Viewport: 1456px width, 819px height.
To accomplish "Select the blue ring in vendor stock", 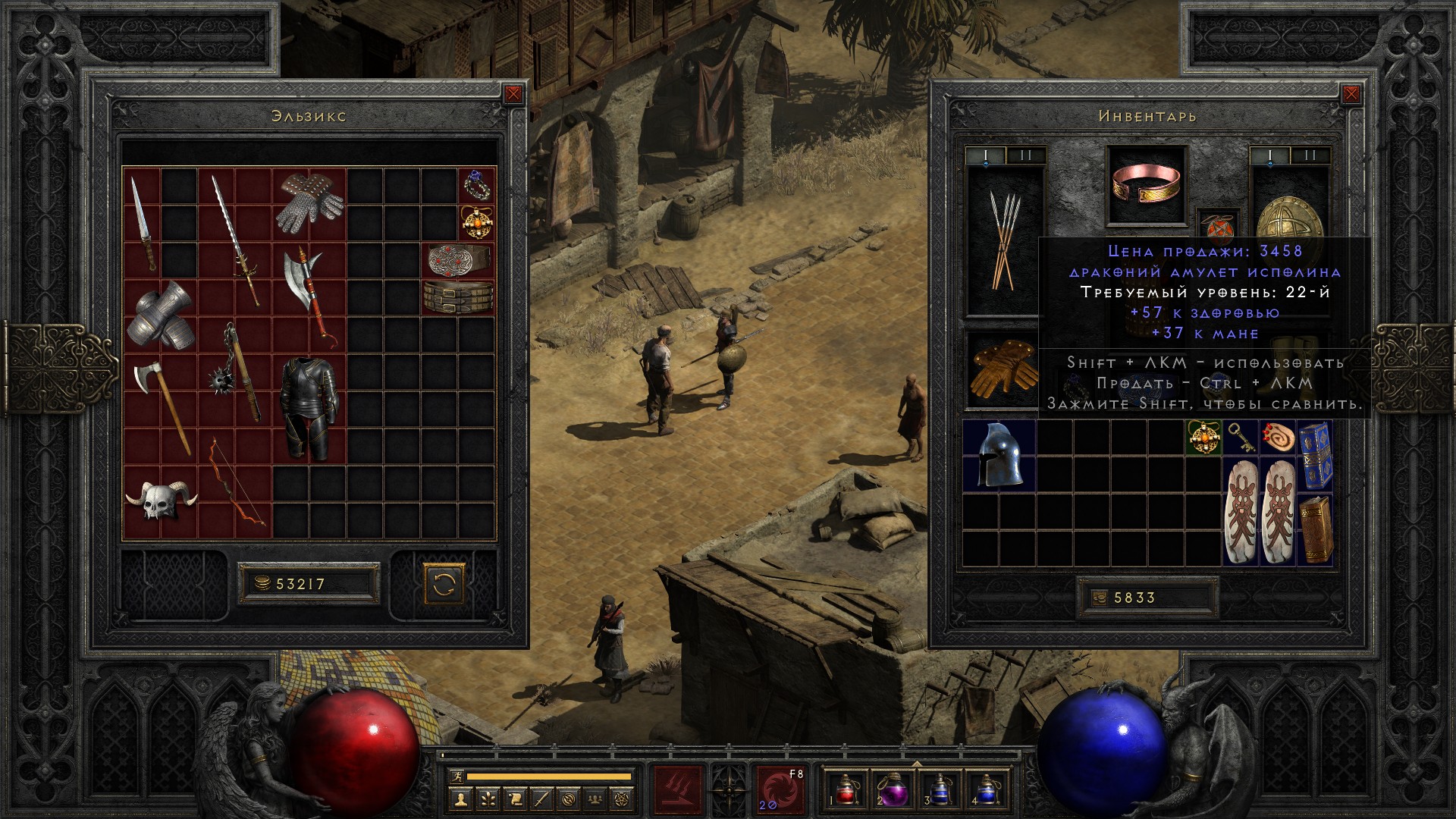I will pyautogui.click(x=476, y=184).
